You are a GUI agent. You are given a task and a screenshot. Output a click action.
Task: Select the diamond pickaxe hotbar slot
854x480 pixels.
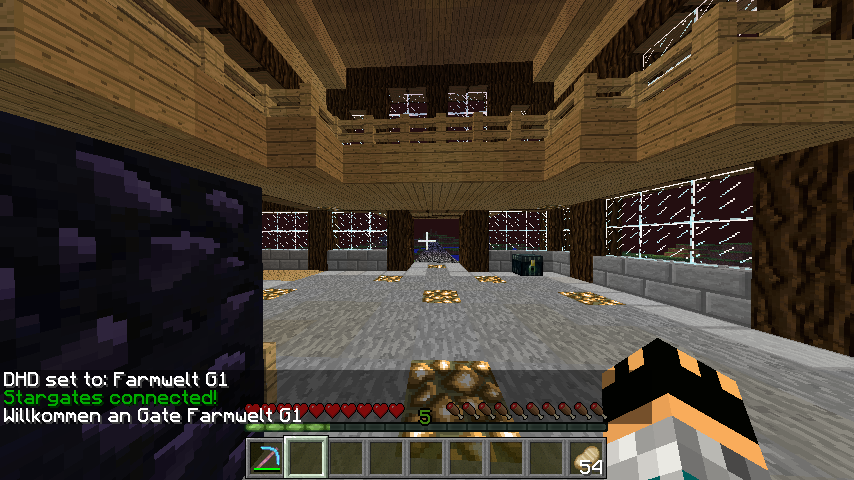pos(266,458)
